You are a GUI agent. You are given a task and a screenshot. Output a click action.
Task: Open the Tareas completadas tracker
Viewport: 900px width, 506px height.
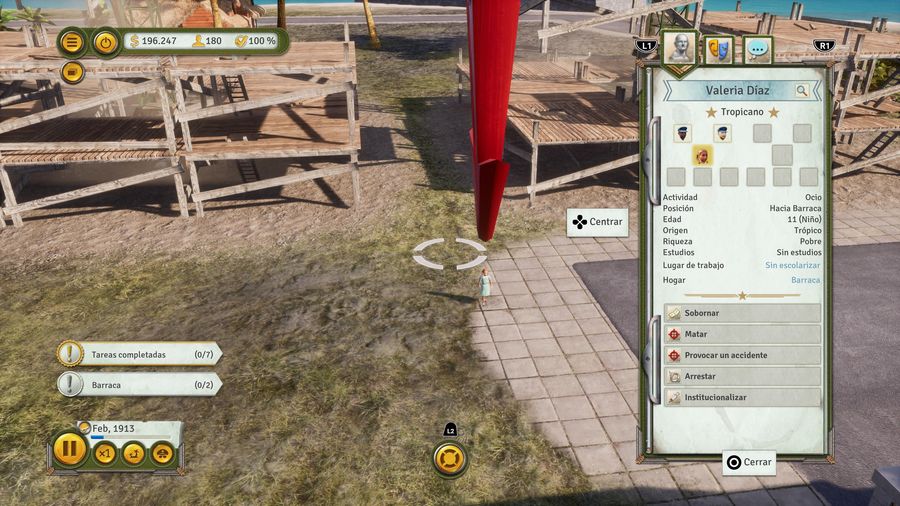pyautogui.click(x=140, y=354)
